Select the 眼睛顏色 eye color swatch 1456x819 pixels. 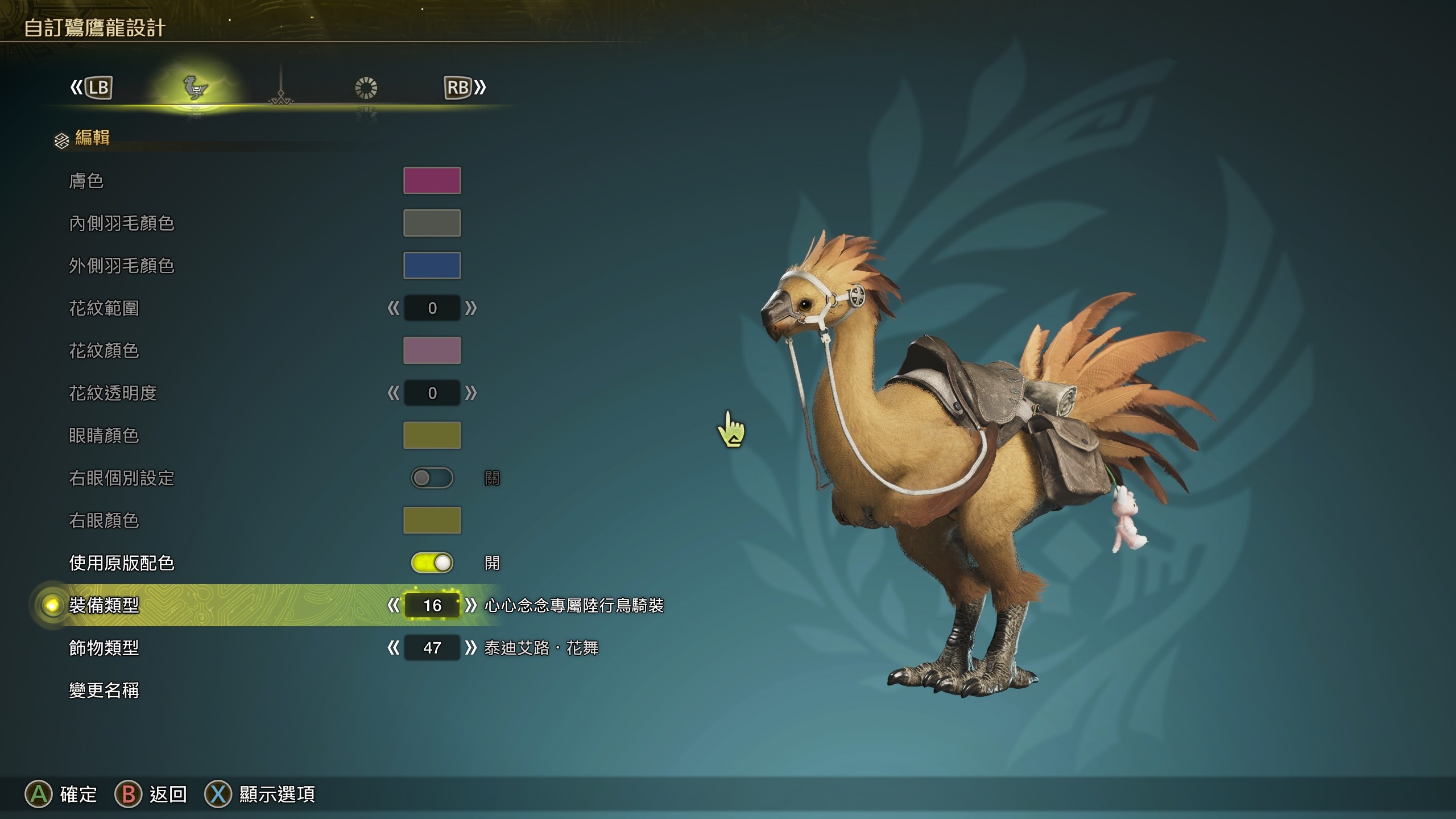(x=432, y=435)
